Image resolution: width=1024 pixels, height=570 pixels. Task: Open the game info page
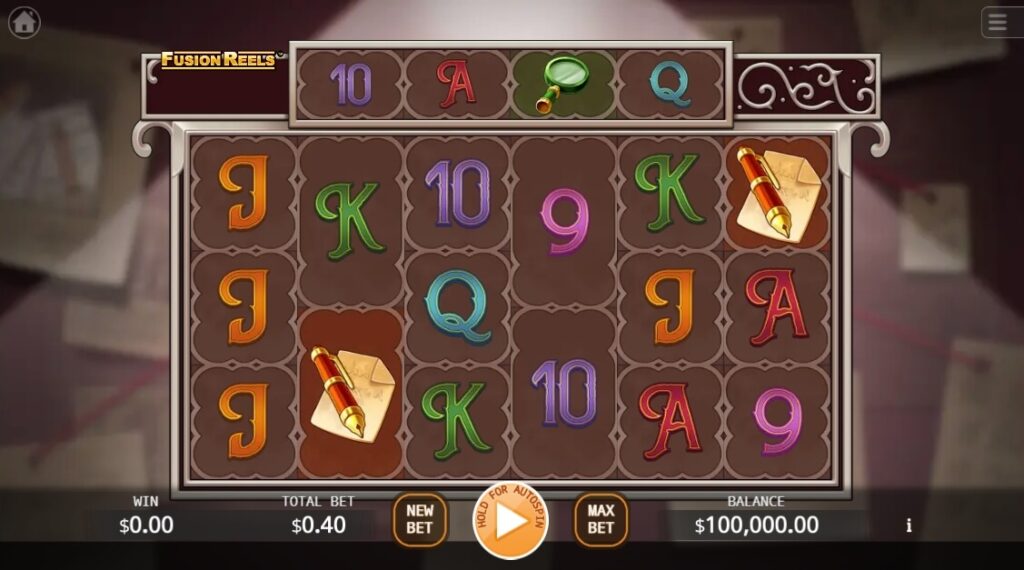tap(909, 525)
